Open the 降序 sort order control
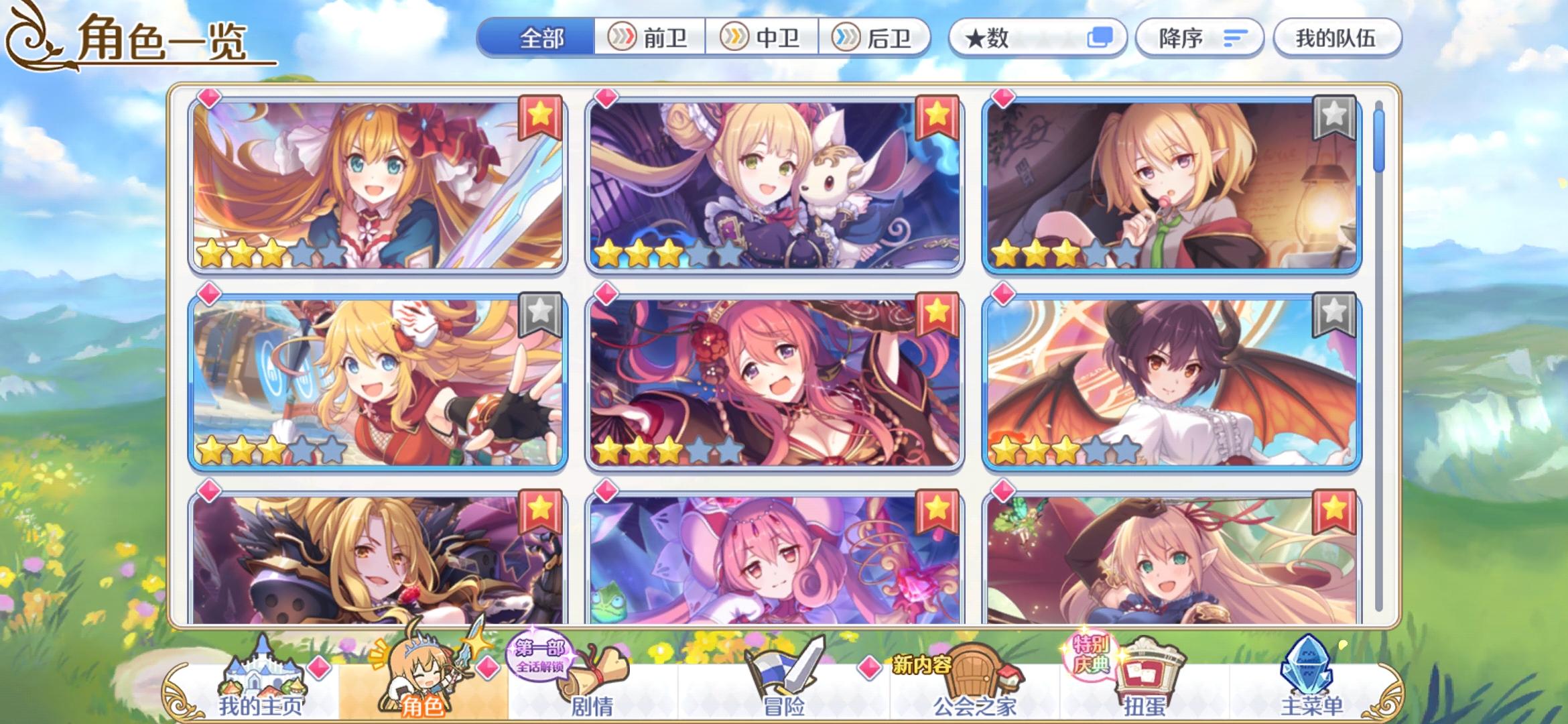The image size is (1568, 724). 1199,38
